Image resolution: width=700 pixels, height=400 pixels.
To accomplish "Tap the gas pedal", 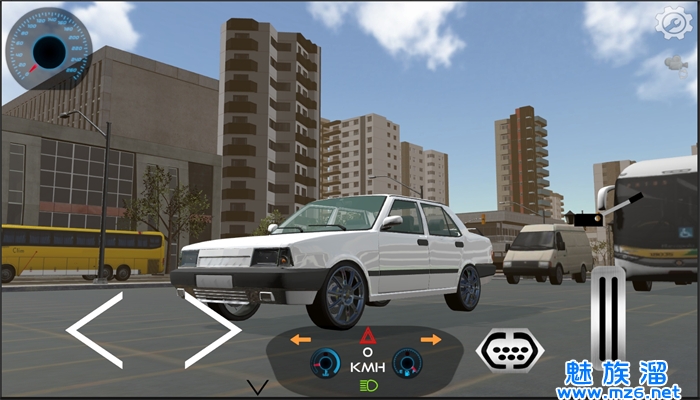I will coord(607,315).
